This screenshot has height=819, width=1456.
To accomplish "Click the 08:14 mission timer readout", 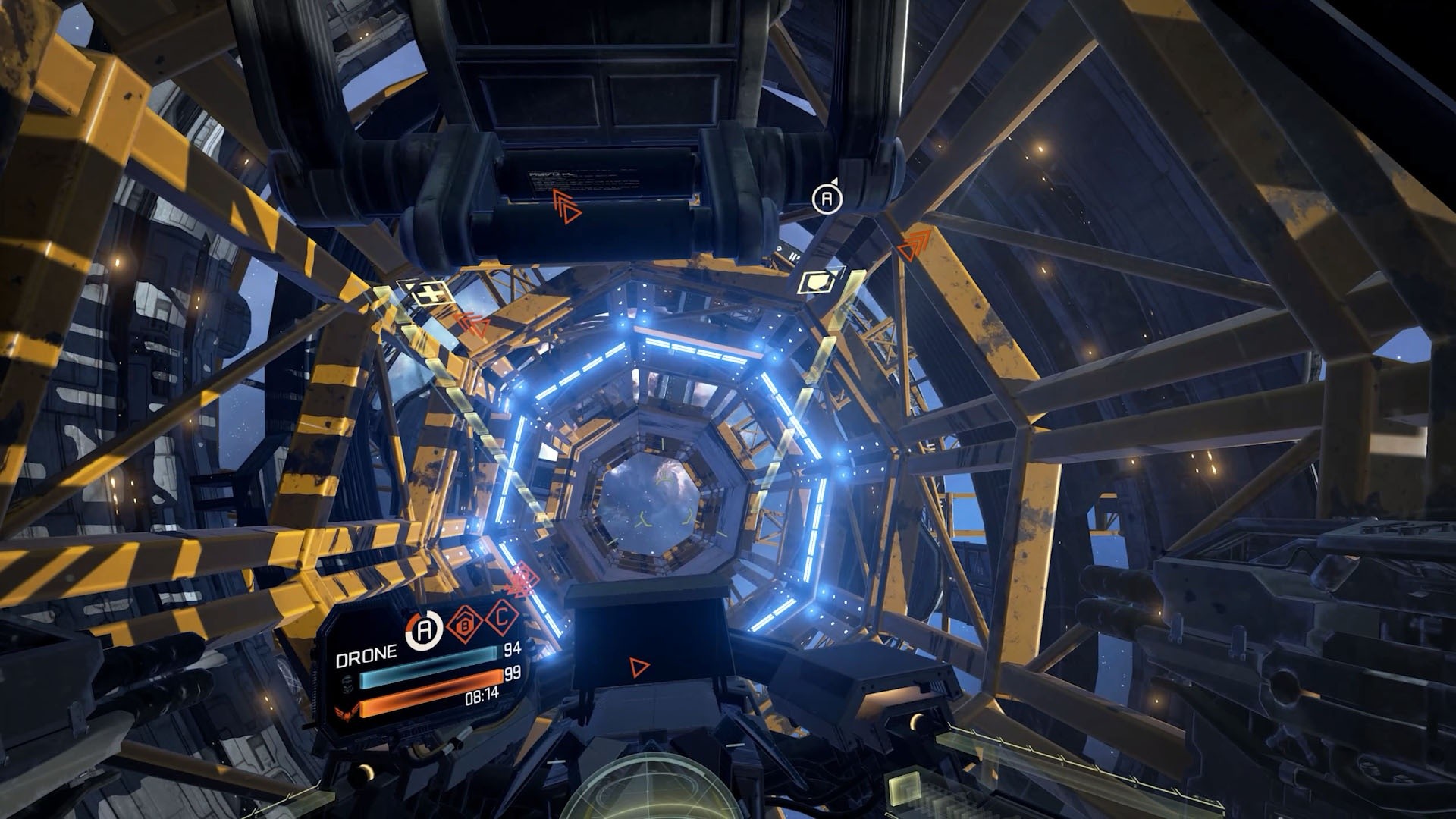I will tap(482, 695).
